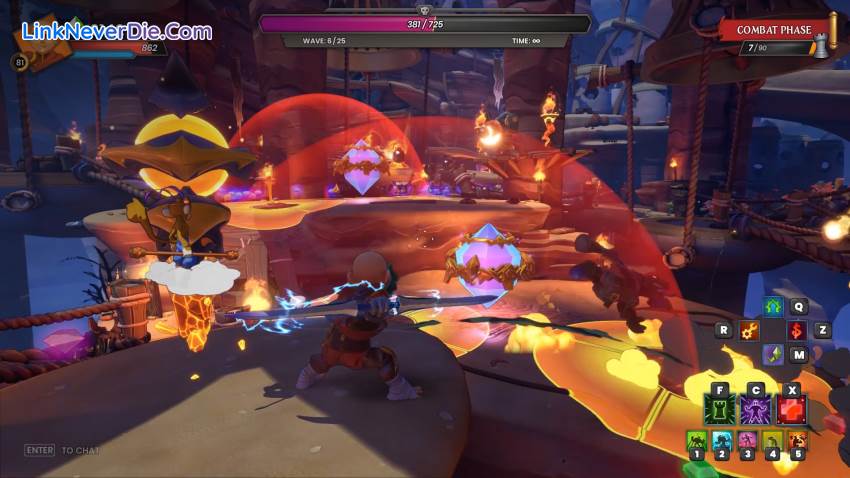
Task: Select the blue creature slot numbered 2
Action: point(721,441)
